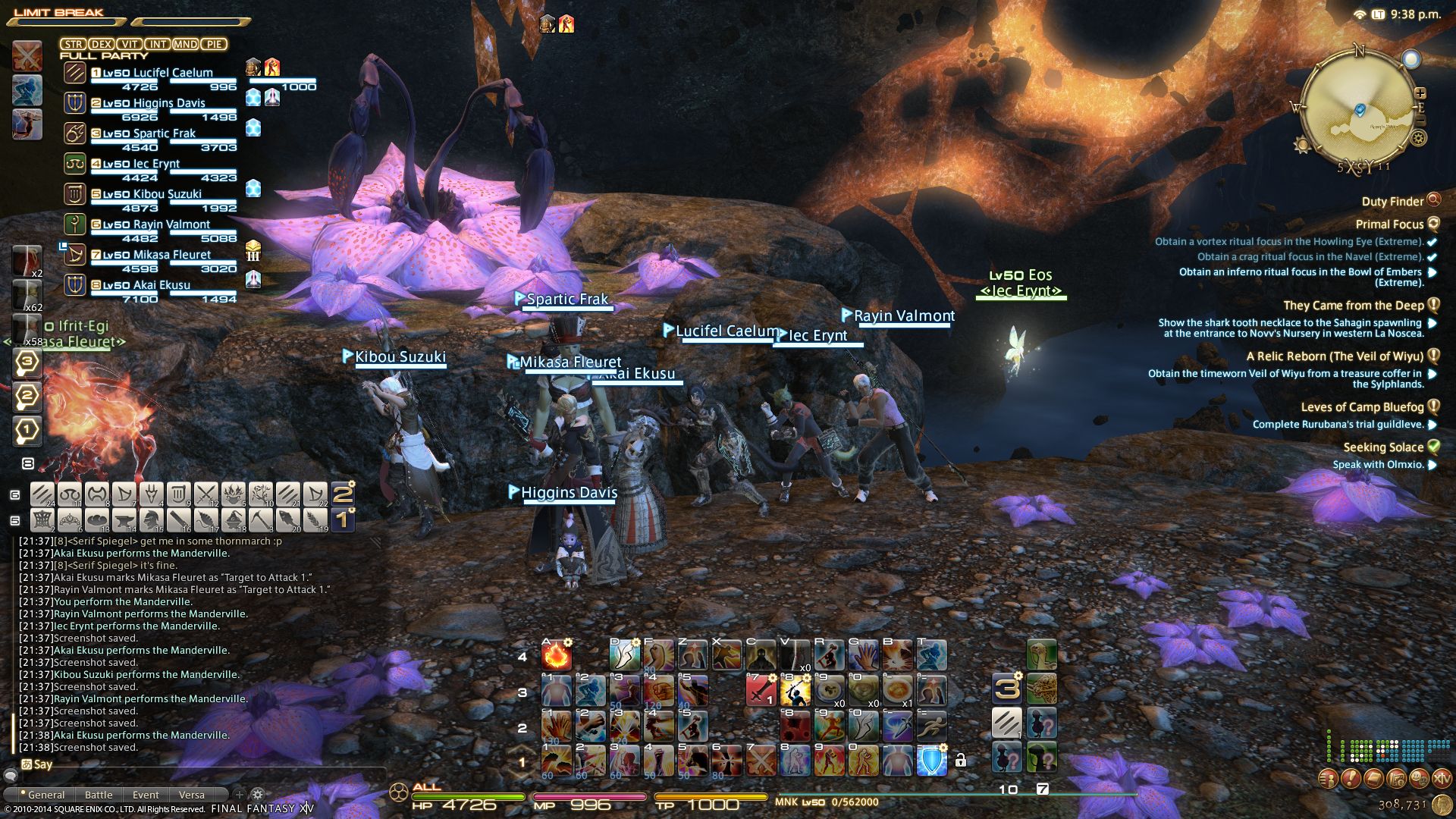The width and height of the screenshot is (1456, 819).
Task: Open the Duty Finder
Action: [1392, 202]
